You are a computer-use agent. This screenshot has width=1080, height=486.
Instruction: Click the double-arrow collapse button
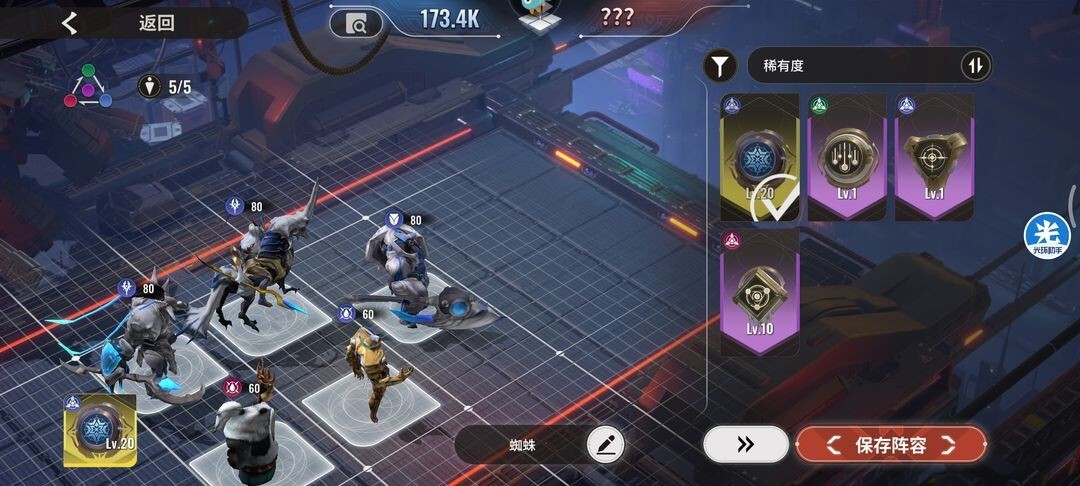click(x=746, y=444)
